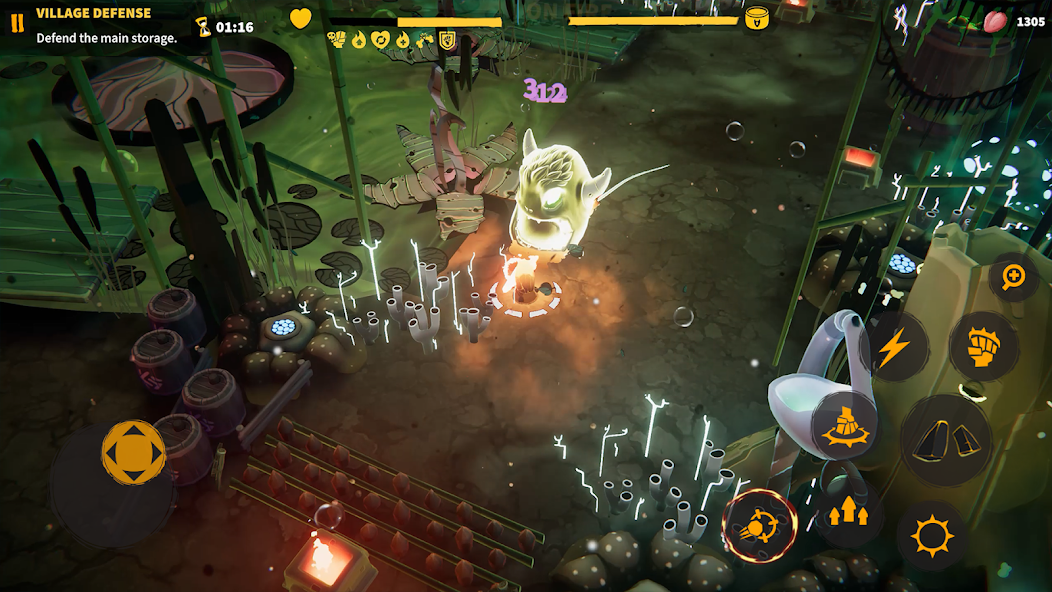Use the ground smash rock ability
This screenshot has width=1052, height=592.
[846, 425]
